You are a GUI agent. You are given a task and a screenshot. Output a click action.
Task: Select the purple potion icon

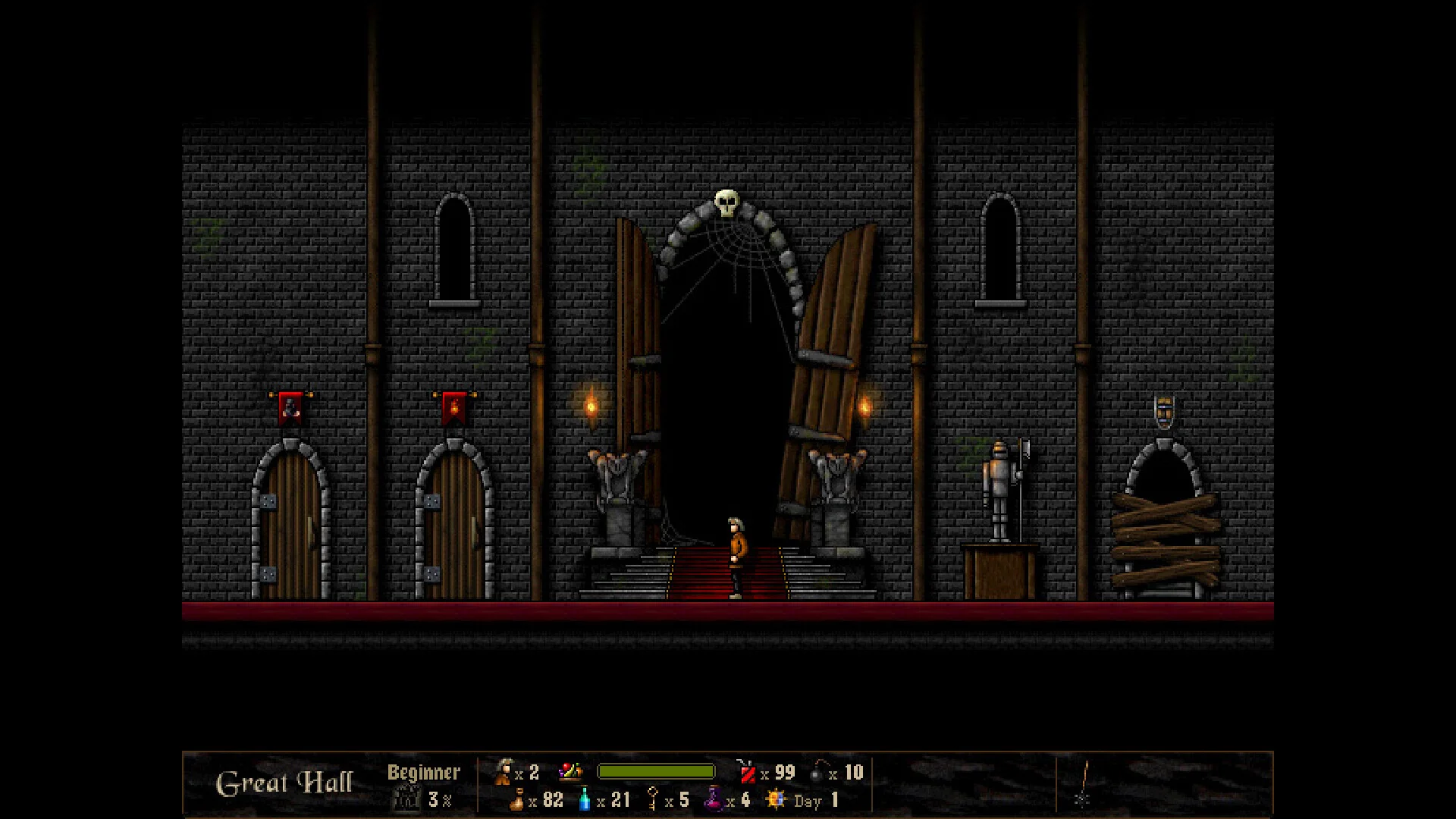pos(714,799)
